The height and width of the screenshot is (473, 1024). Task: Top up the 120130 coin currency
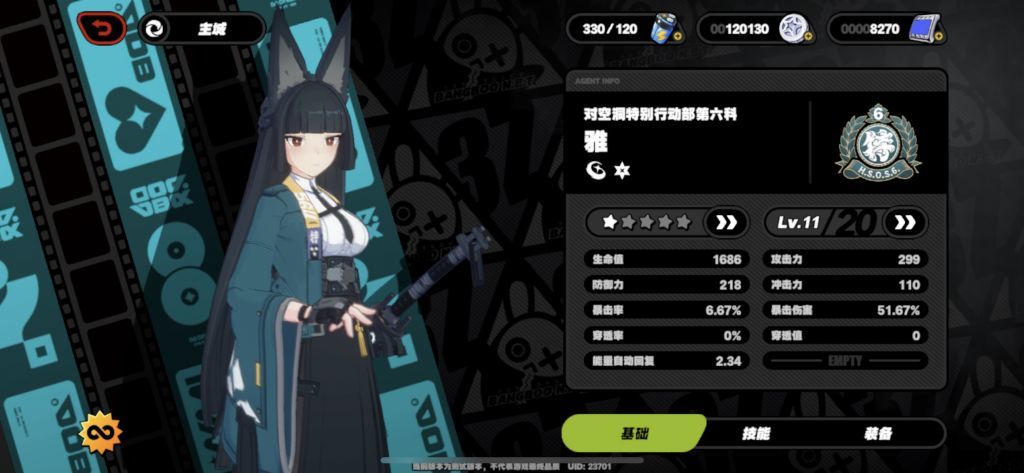click(808, 37)
